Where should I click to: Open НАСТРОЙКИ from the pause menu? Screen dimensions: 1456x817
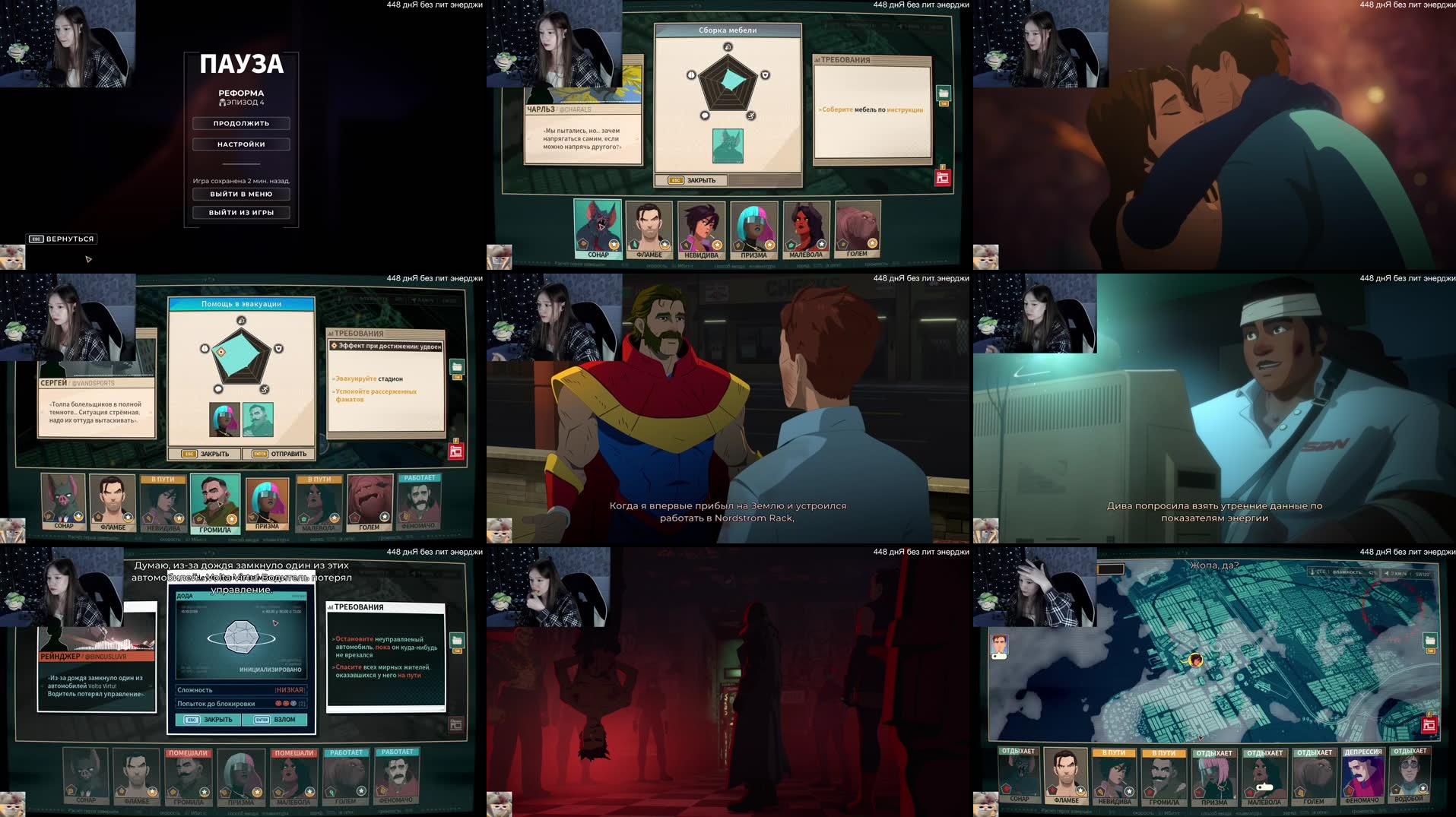point(240,144)
